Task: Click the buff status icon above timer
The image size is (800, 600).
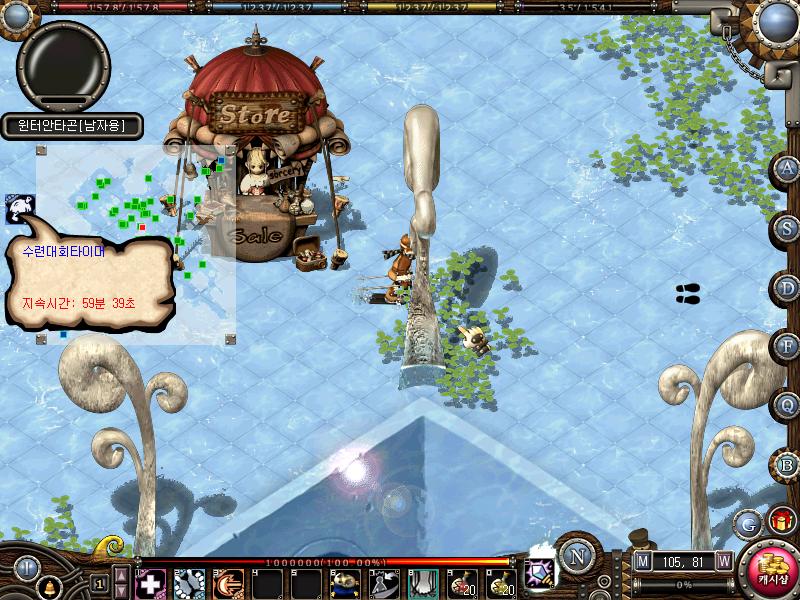Action: tap(19, 208)
